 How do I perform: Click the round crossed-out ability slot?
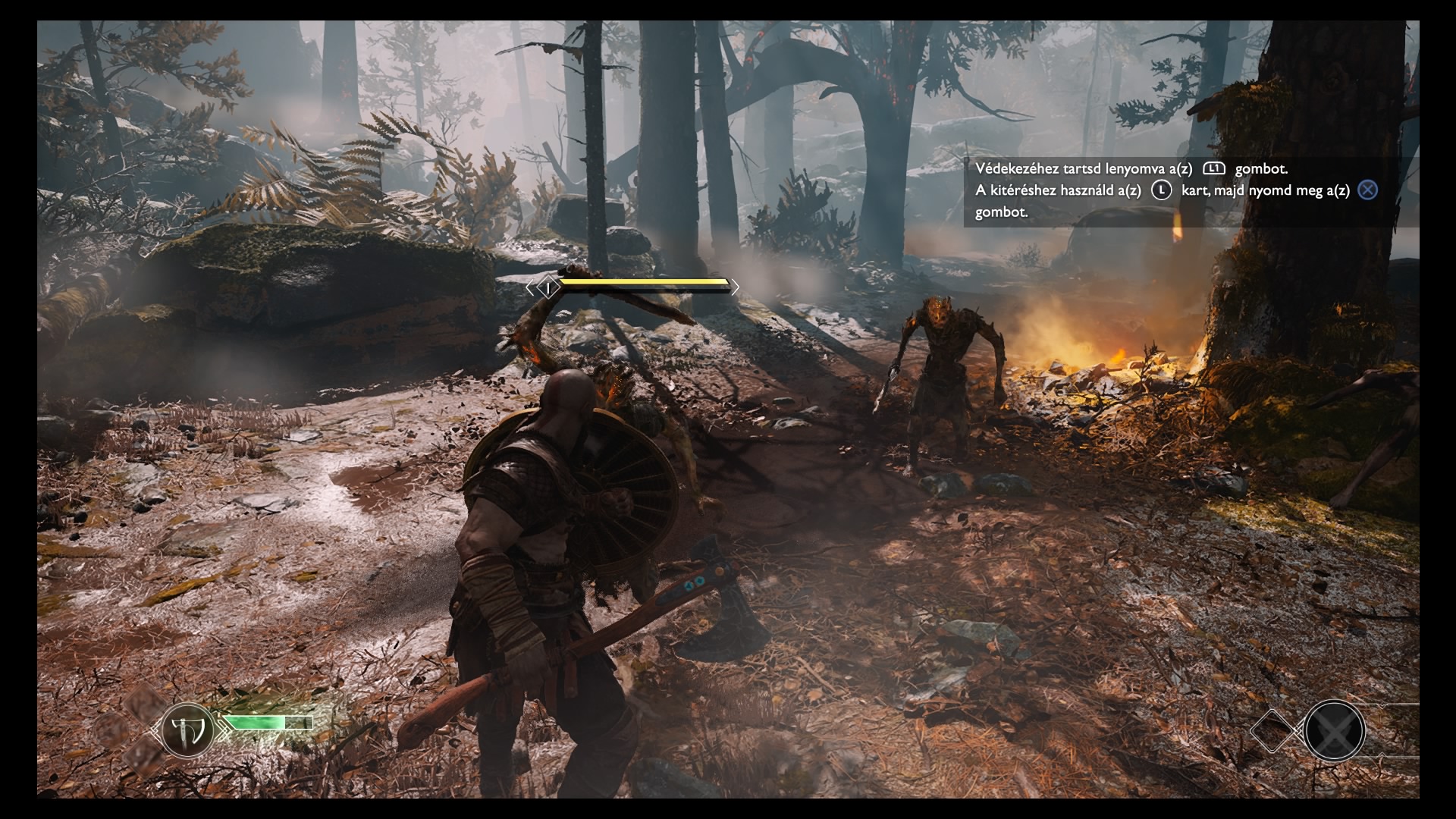tap(1334, 732)
